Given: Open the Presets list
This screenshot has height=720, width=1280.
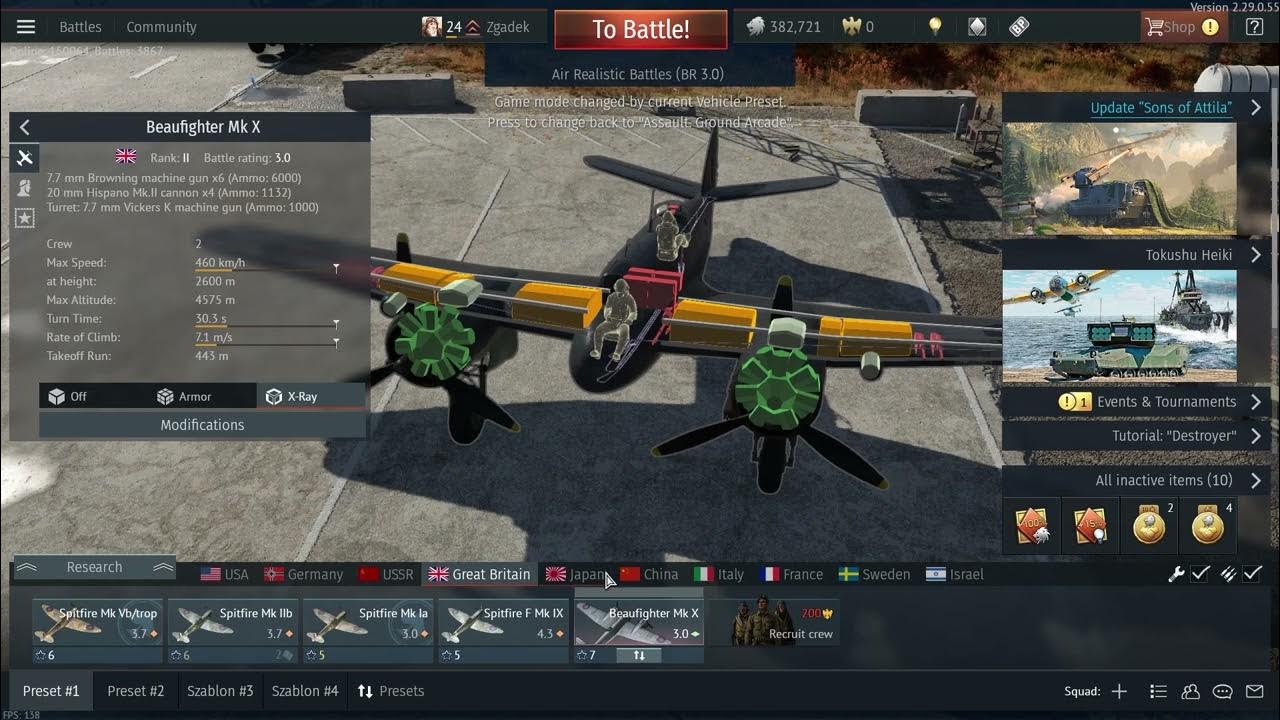Looking at the screenshot, I should coord(391,691).
